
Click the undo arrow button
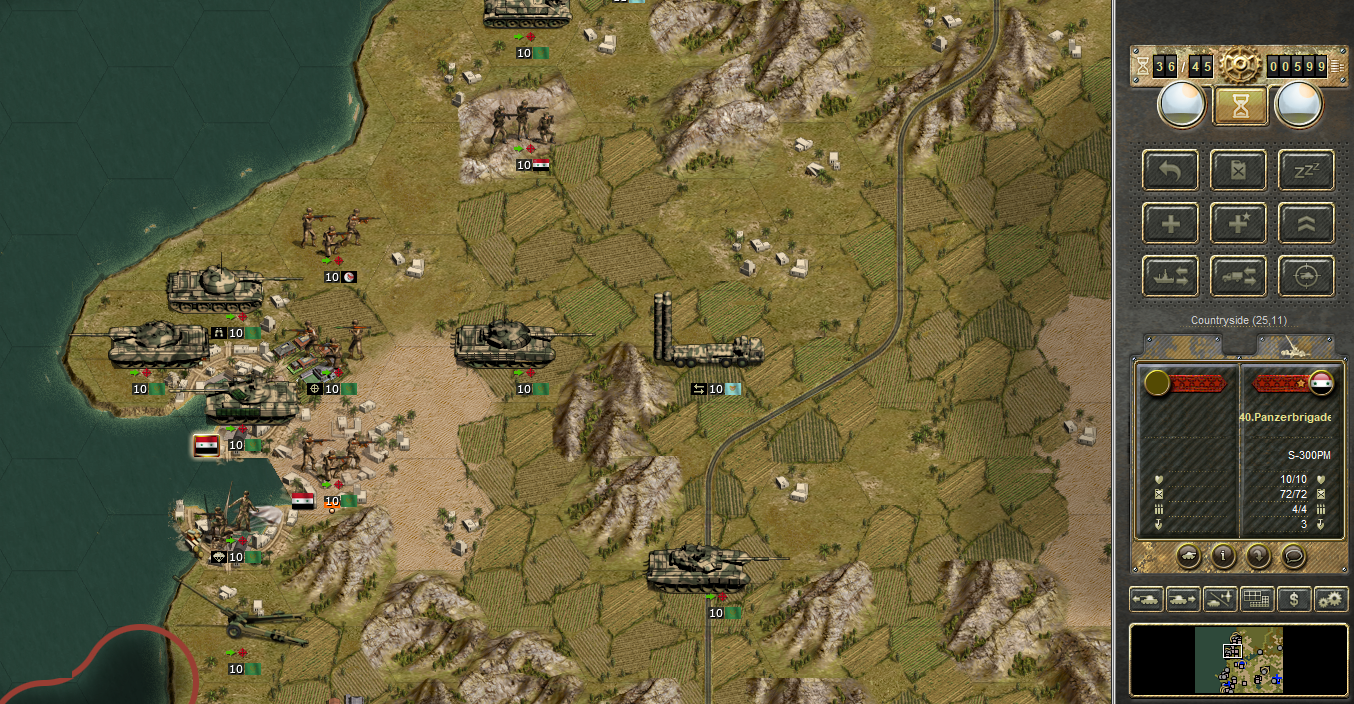pyautogui.click(x=1170, y=170)
